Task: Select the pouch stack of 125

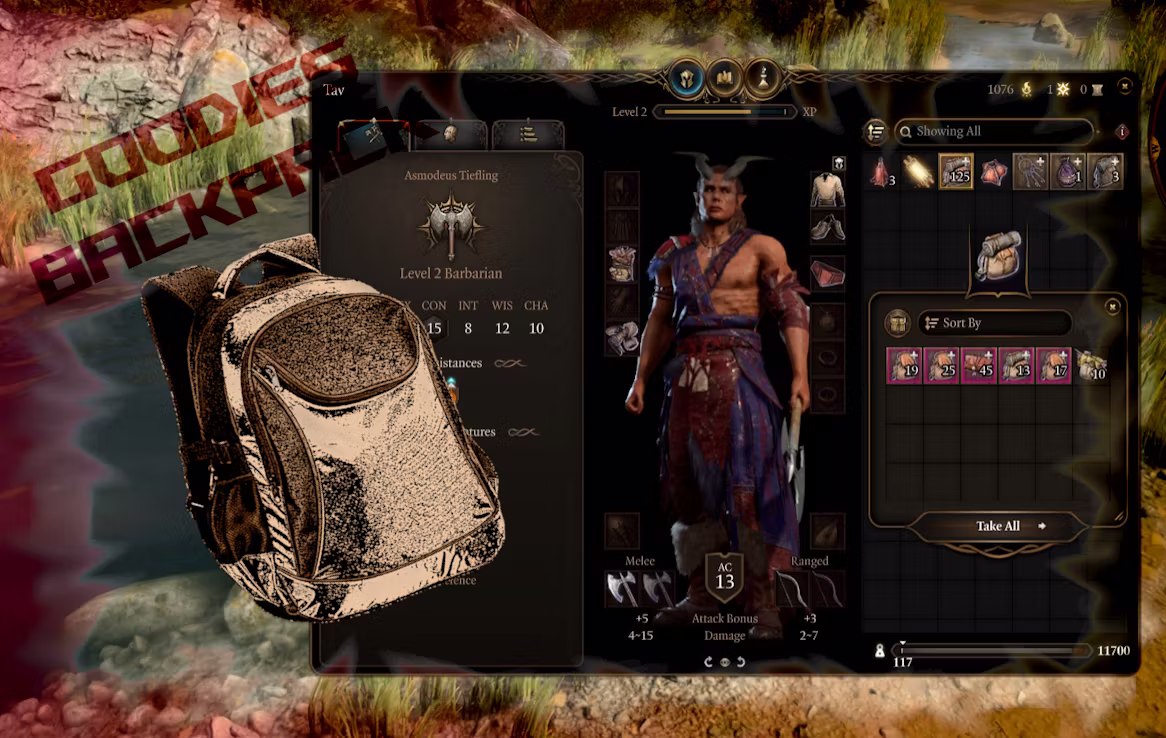Action: (x=956, y=172)
